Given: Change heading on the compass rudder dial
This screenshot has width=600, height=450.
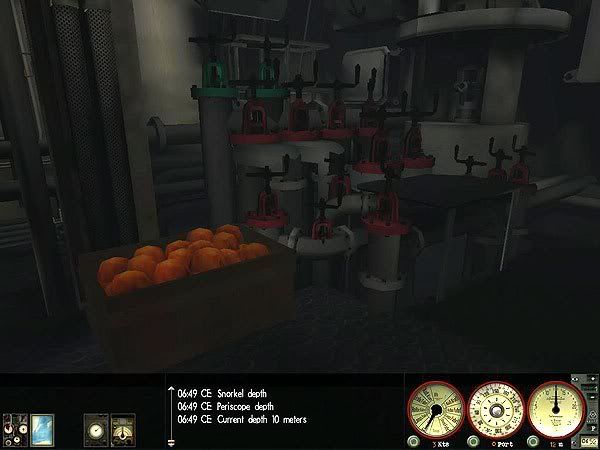Looking at the screenshot, I should (496, 411).
